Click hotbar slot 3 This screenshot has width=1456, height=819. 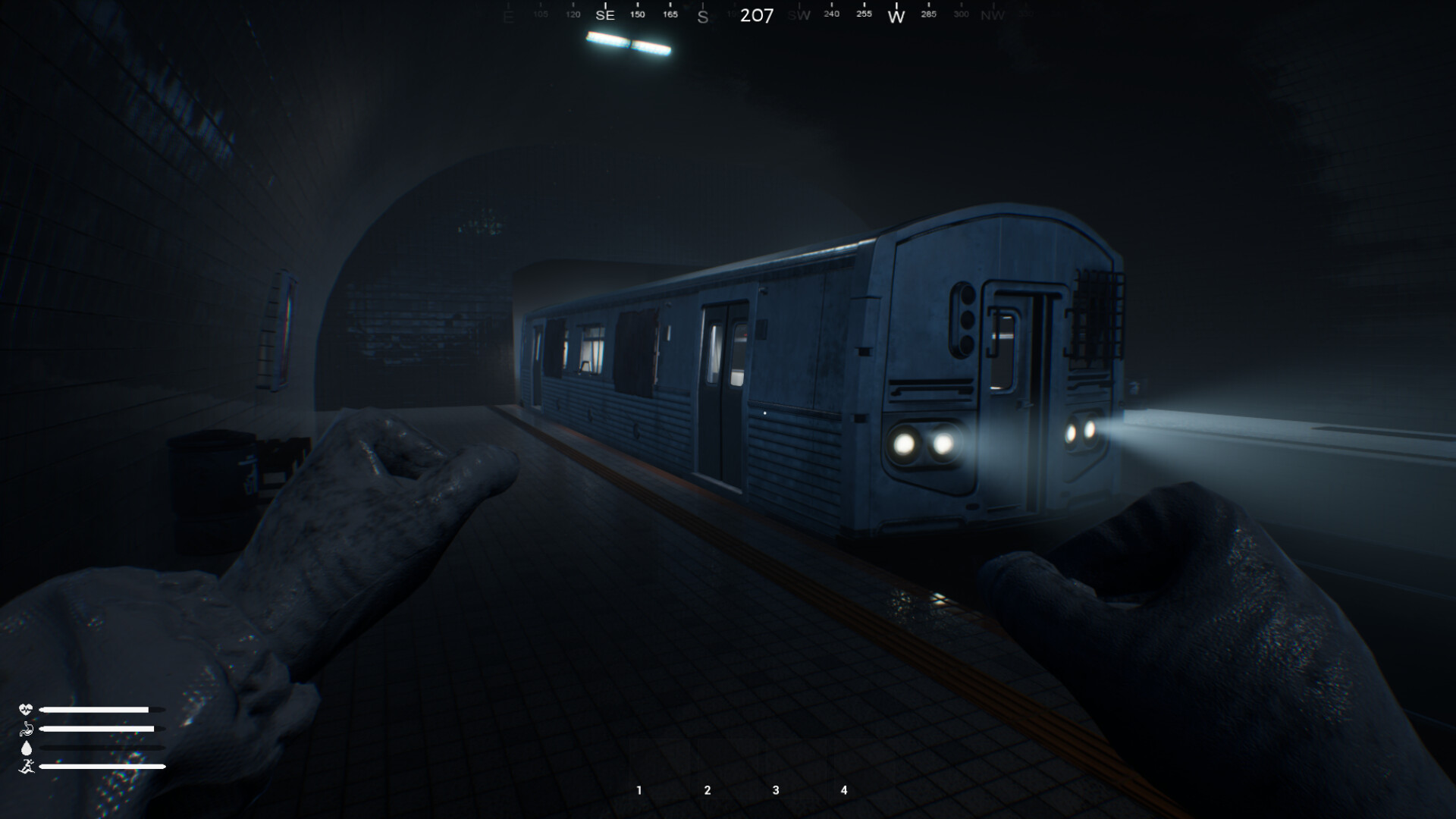(775, 789)
